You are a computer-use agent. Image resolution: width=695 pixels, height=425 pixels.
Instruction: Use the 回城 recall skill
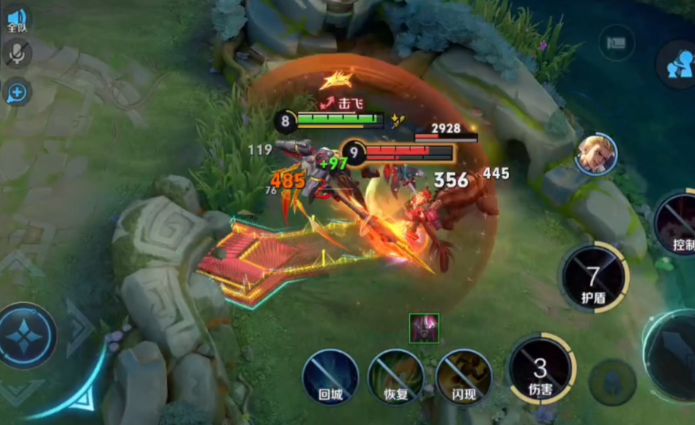[331, 374]
